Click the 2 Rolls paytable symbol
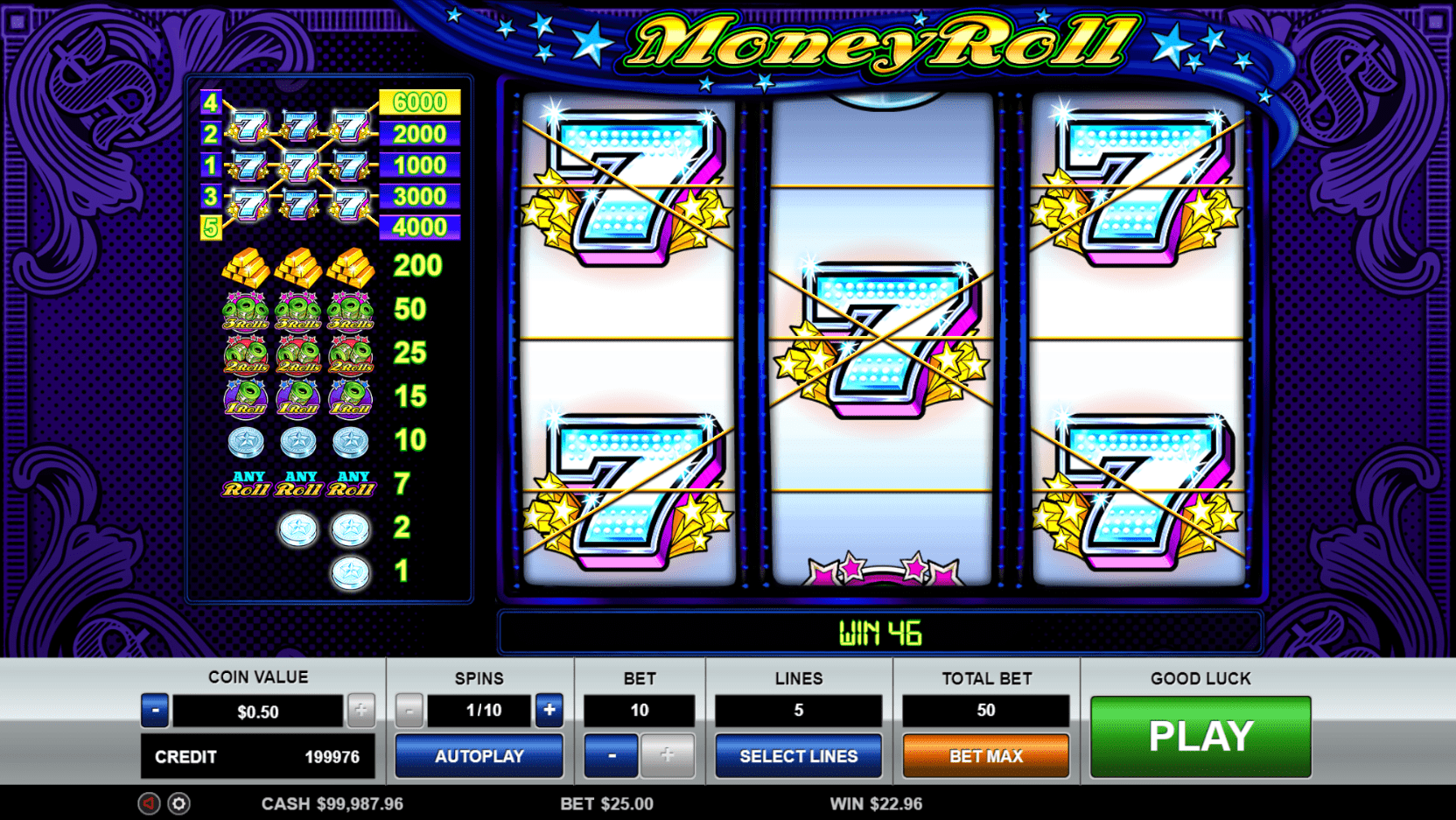Screen dimensions: 1456x820 coord(300,355)
